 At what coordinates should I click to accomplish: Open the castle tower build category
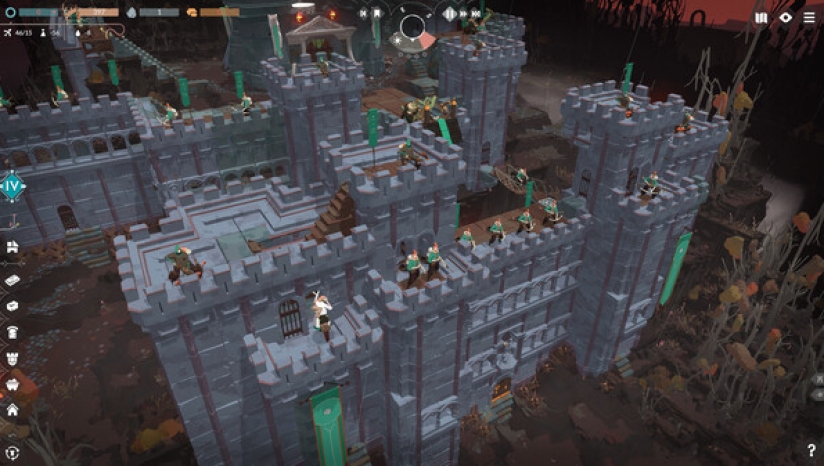click(12, 357)
